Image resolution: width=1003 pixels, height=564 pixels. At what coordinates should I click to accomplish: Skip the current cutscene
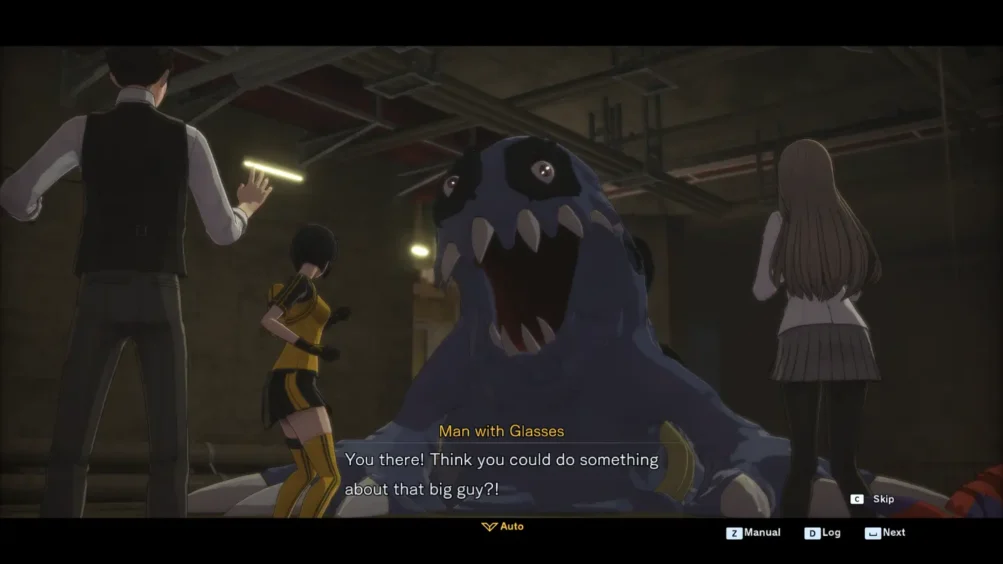point(873,499)
